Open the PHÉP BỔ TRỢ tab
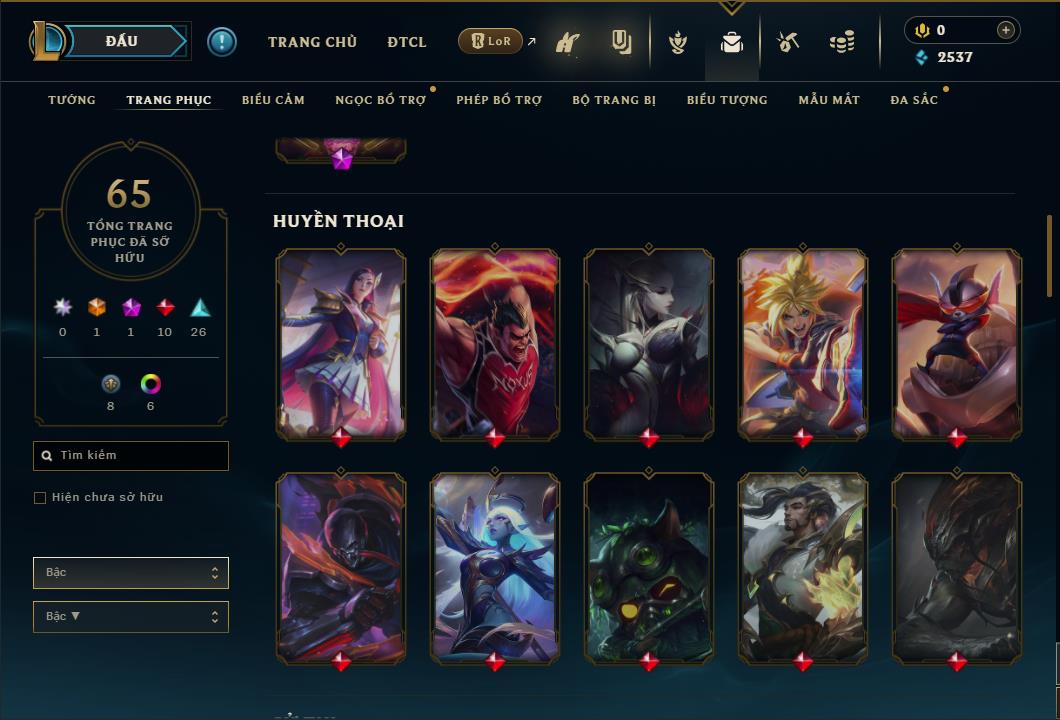 point(499,100)
